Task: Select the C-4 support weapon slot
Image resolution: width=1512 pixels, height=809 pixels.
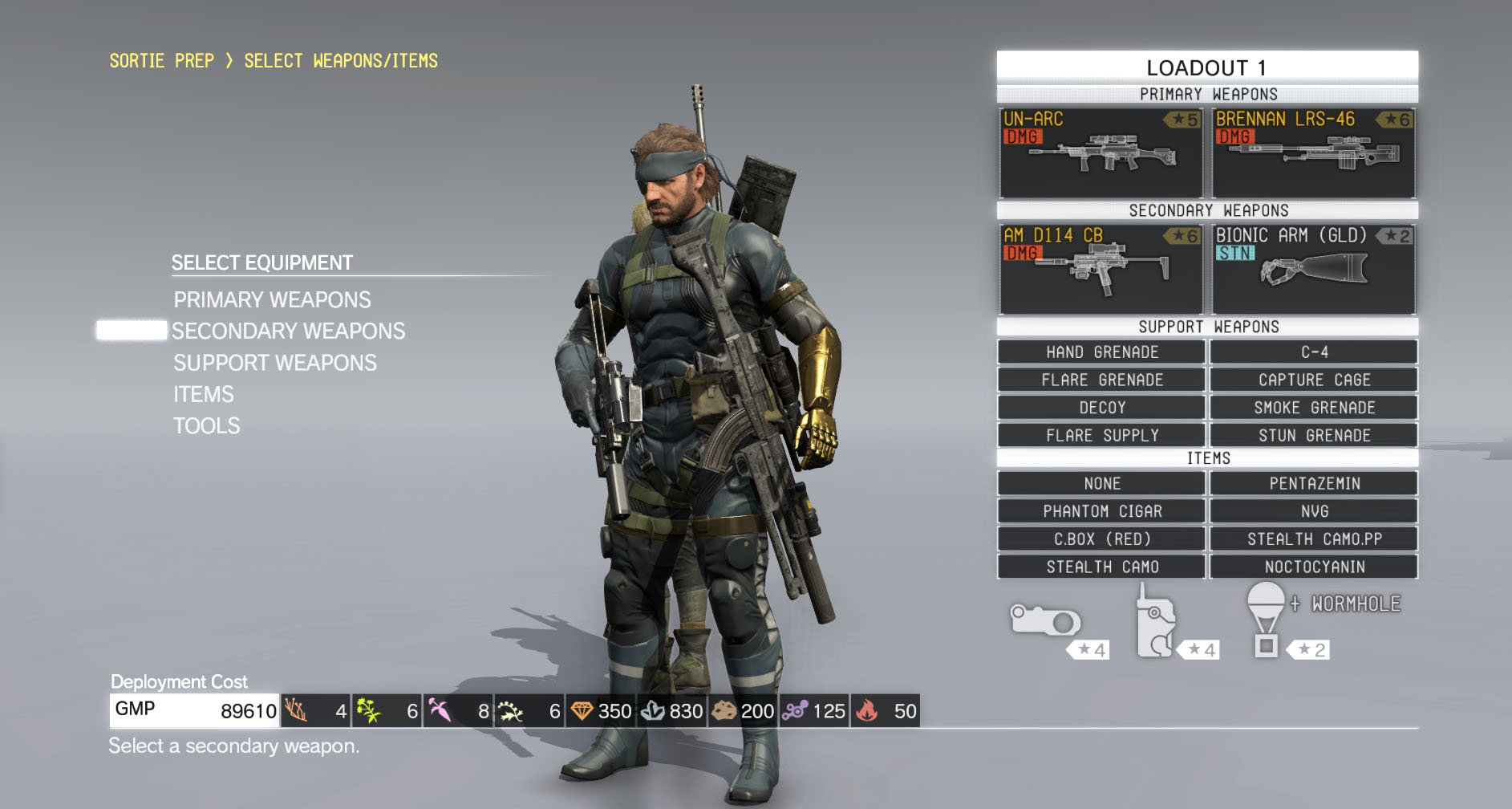Action: 1314,352
